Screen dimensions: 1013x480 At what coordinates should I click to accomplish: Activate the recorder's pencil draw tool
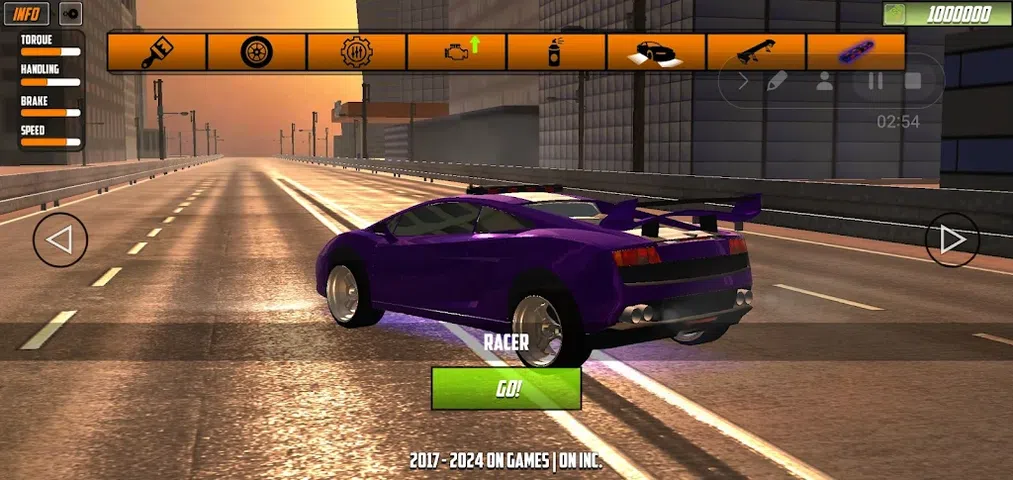click(x=777, y=82)
